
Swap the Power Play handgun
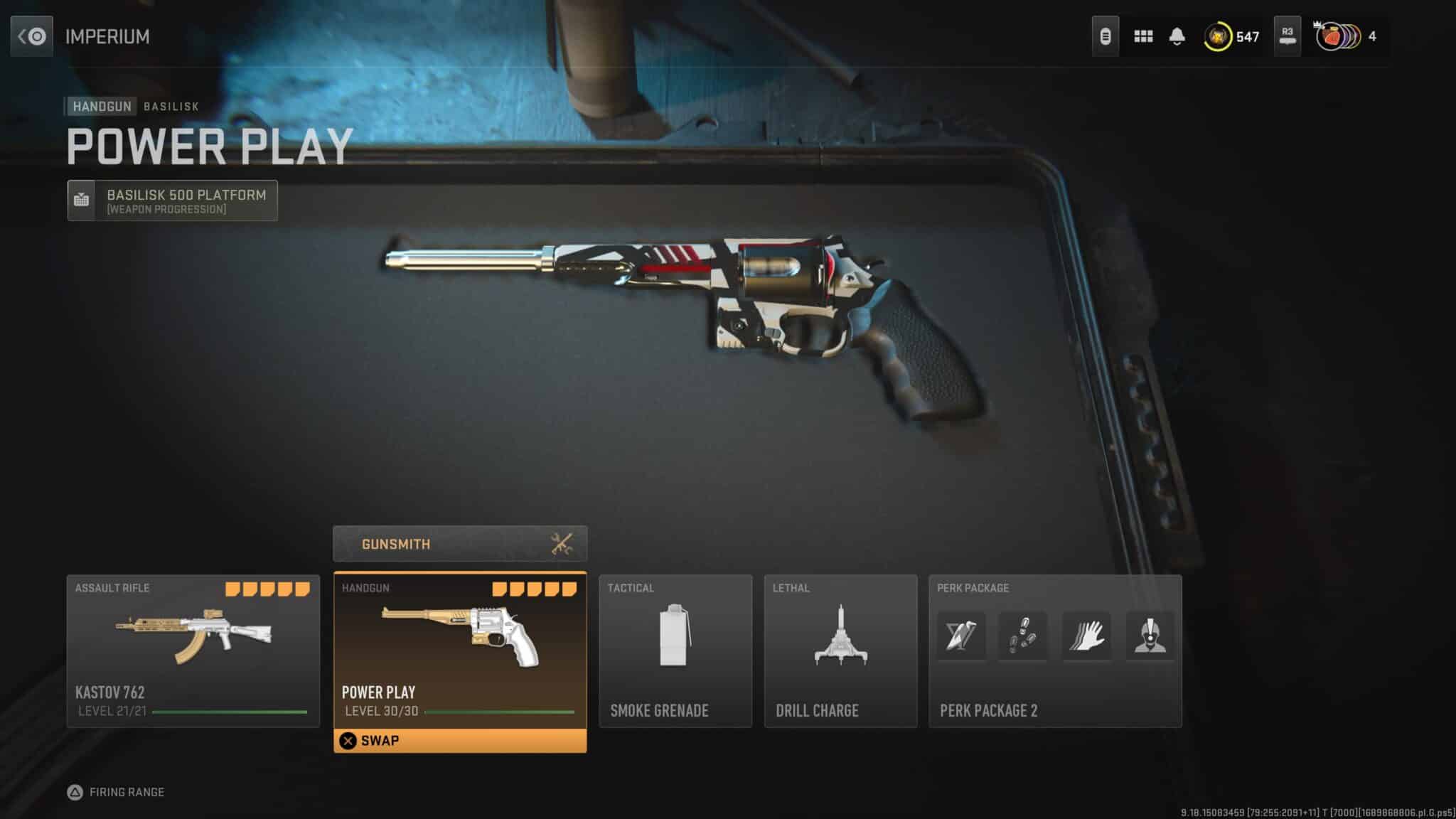(460, 740)
